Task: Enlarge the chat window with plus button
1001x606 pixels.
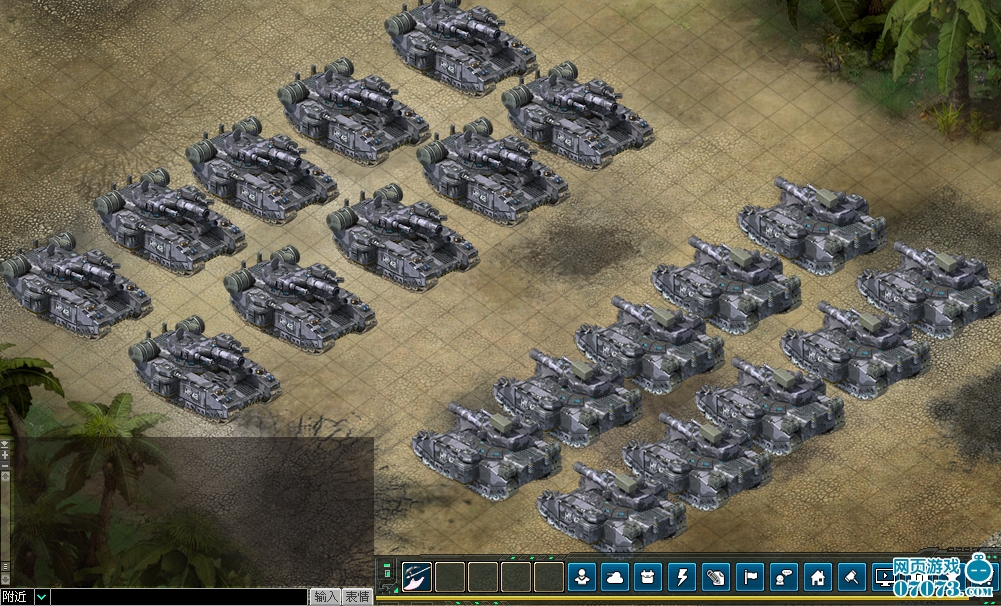Action: coord(5,454)
